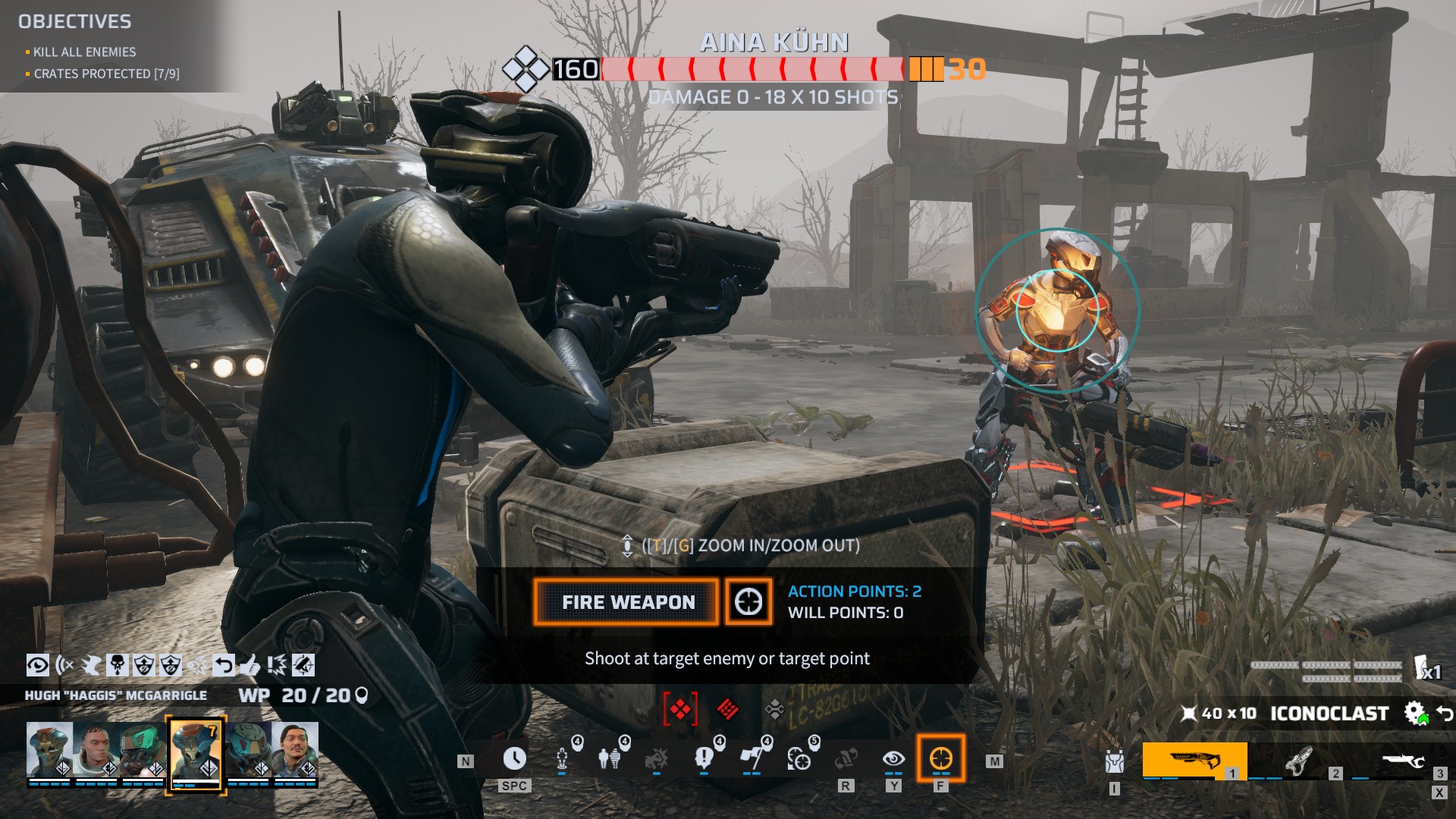
Task: Choose the mustached soldier portrait
Action: 295,750
